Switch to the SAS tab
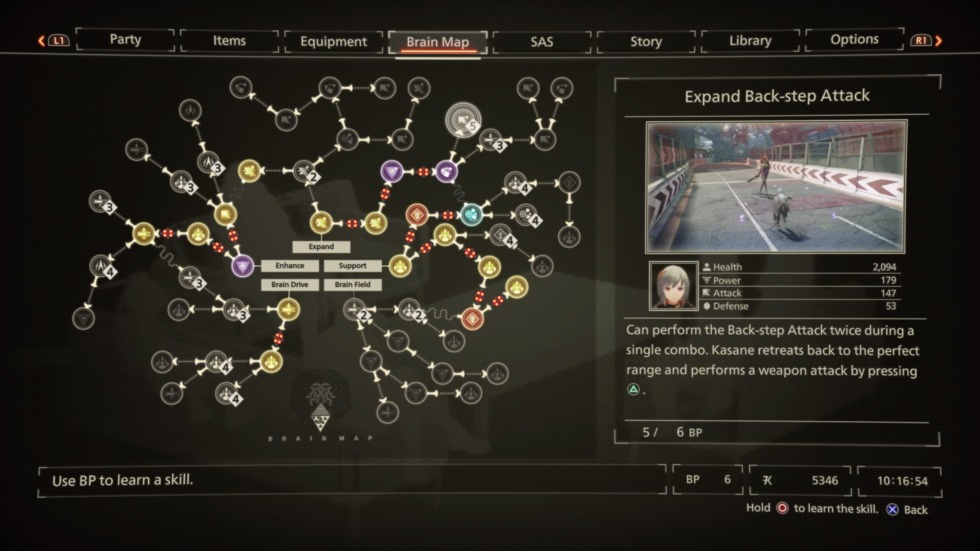 [541, 42]
